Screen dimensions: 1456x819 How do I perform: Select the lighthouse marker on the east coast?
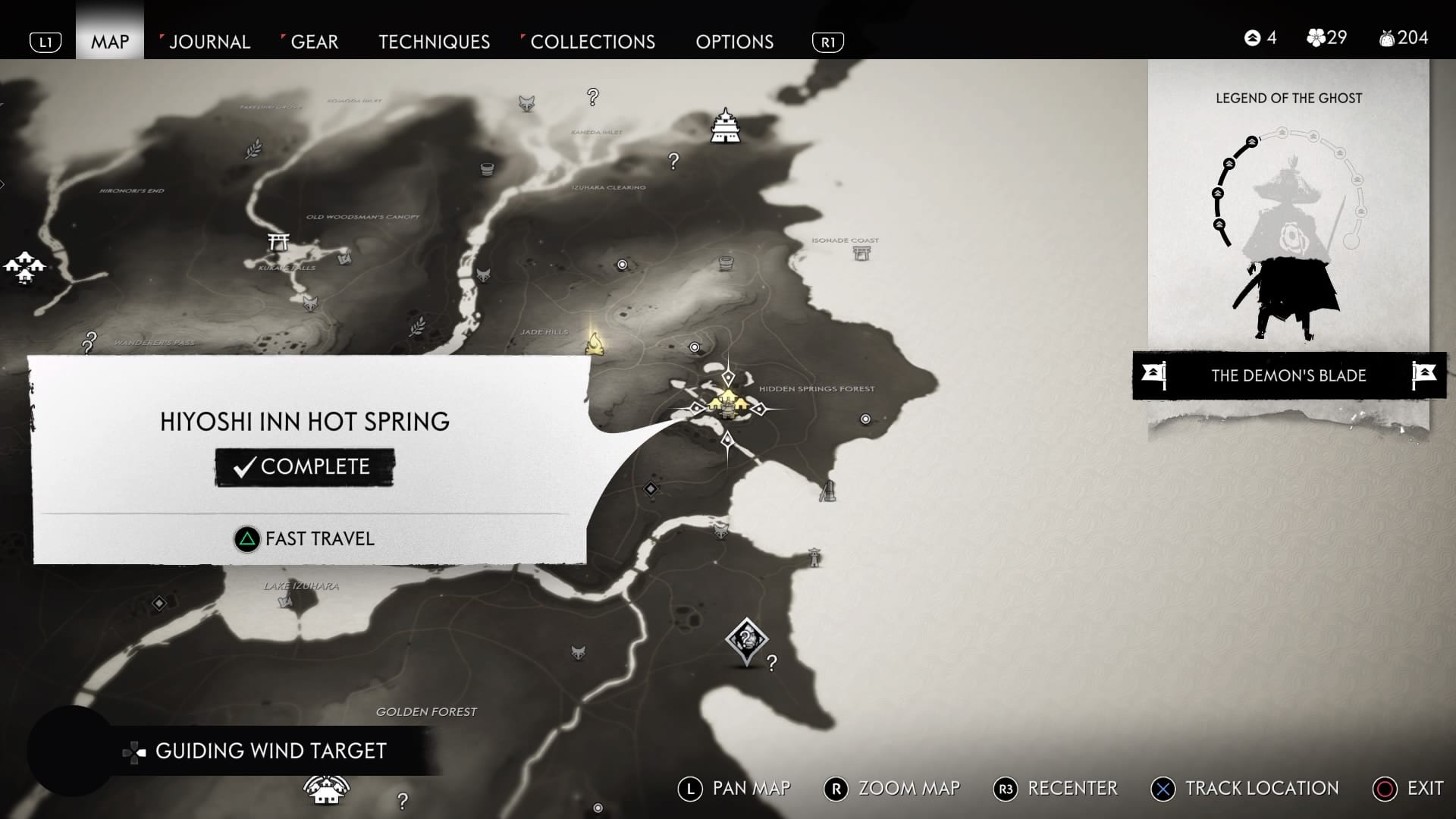coord(814,557)
